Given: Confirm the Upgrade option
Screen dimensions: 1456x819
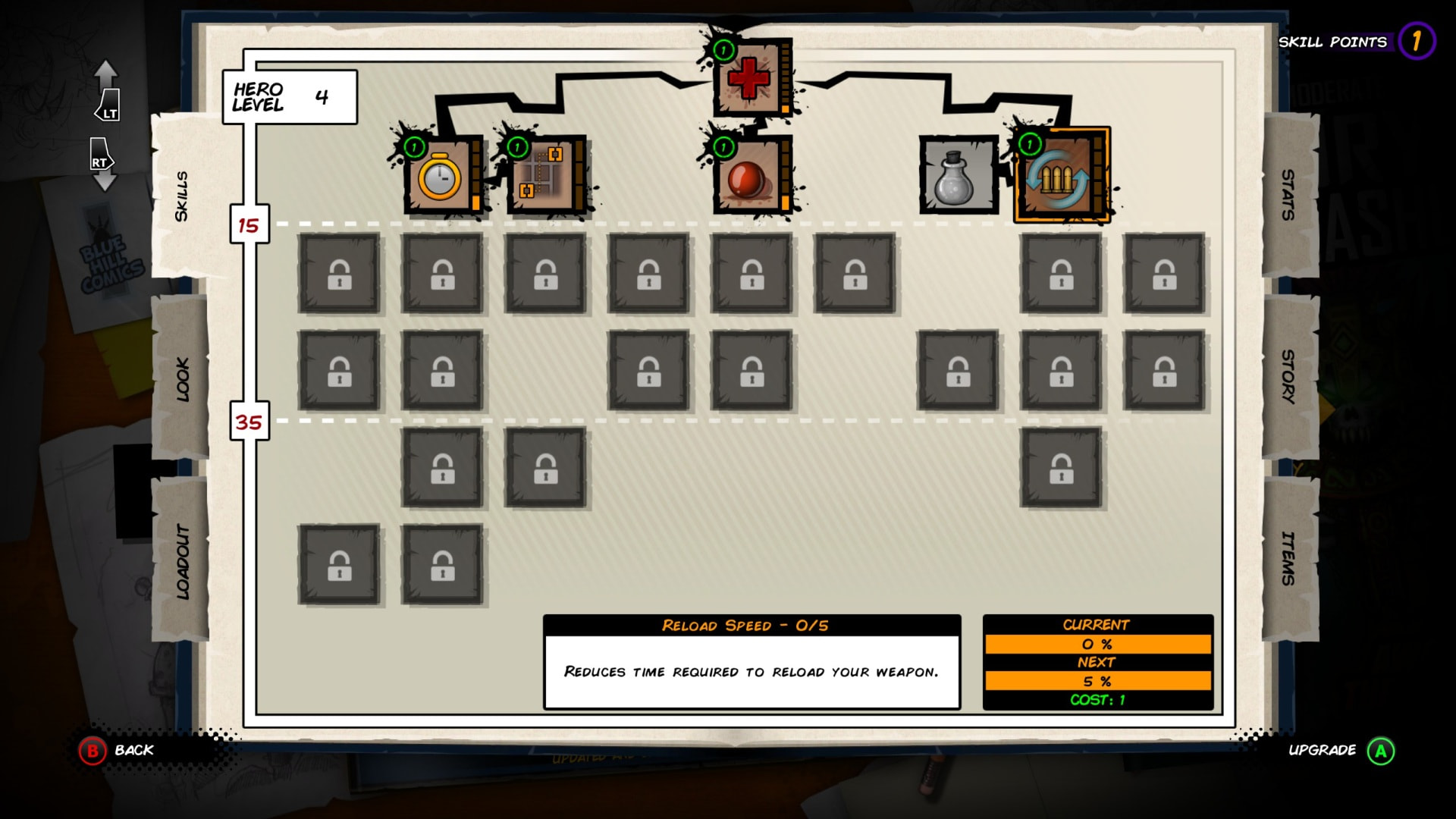Looking at the screenshot, I should (1340, 751).
